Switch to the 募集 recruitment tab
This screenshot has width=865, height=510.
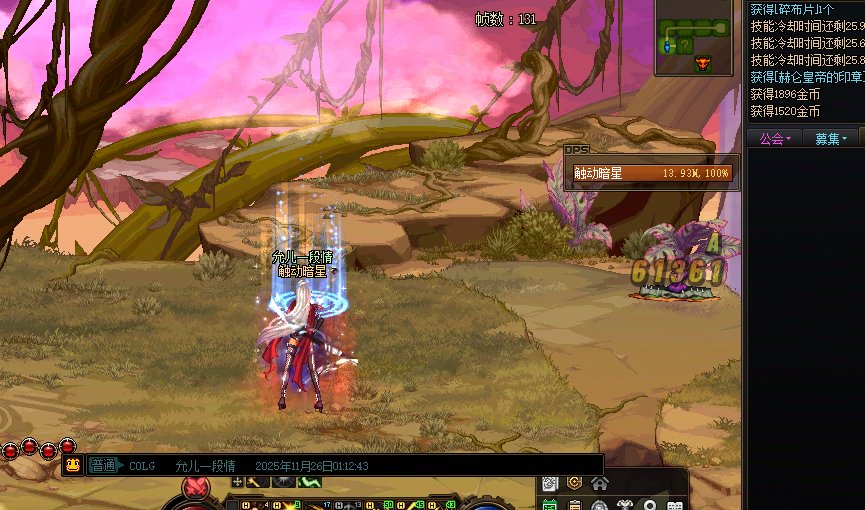(x=831, y=139)
